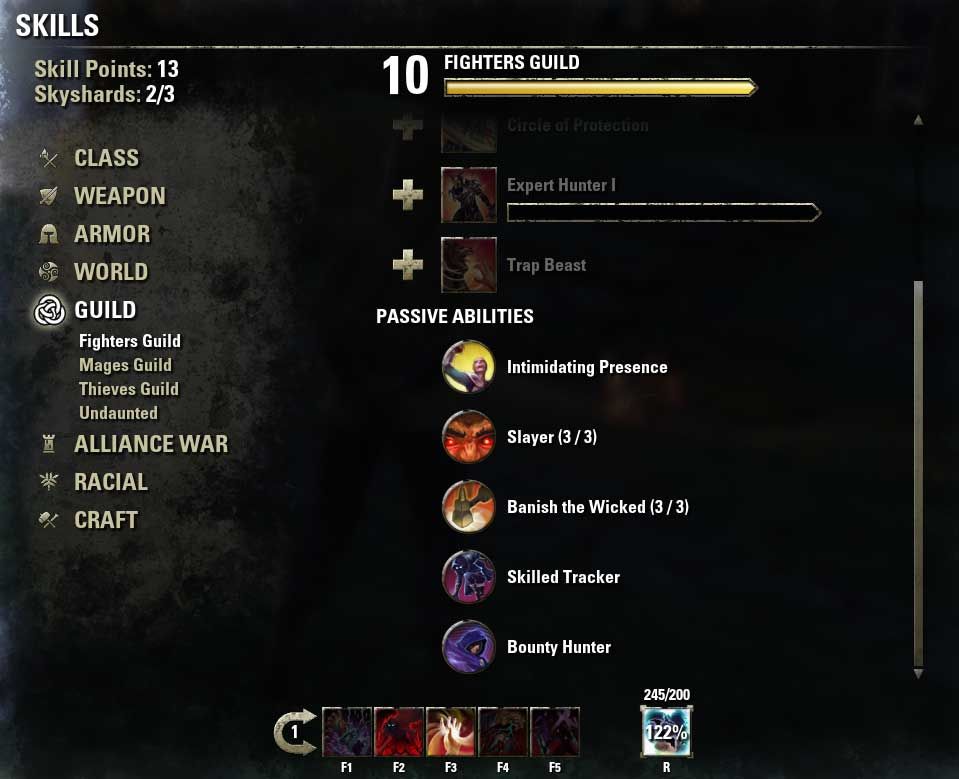Viewport: 959px width, 779px height.
Task: Open the Craft skills category
Action: pyautogui.click(x=105, y=520)
